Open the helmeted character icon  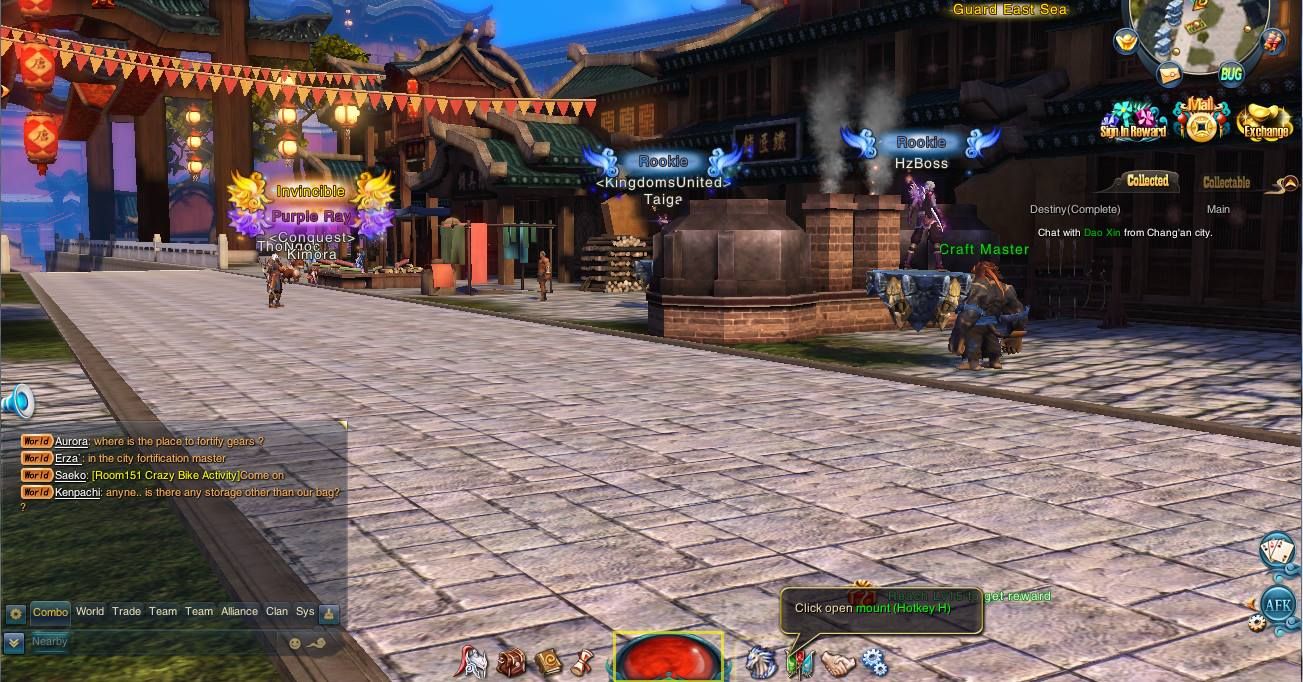[x=473, y=661]
